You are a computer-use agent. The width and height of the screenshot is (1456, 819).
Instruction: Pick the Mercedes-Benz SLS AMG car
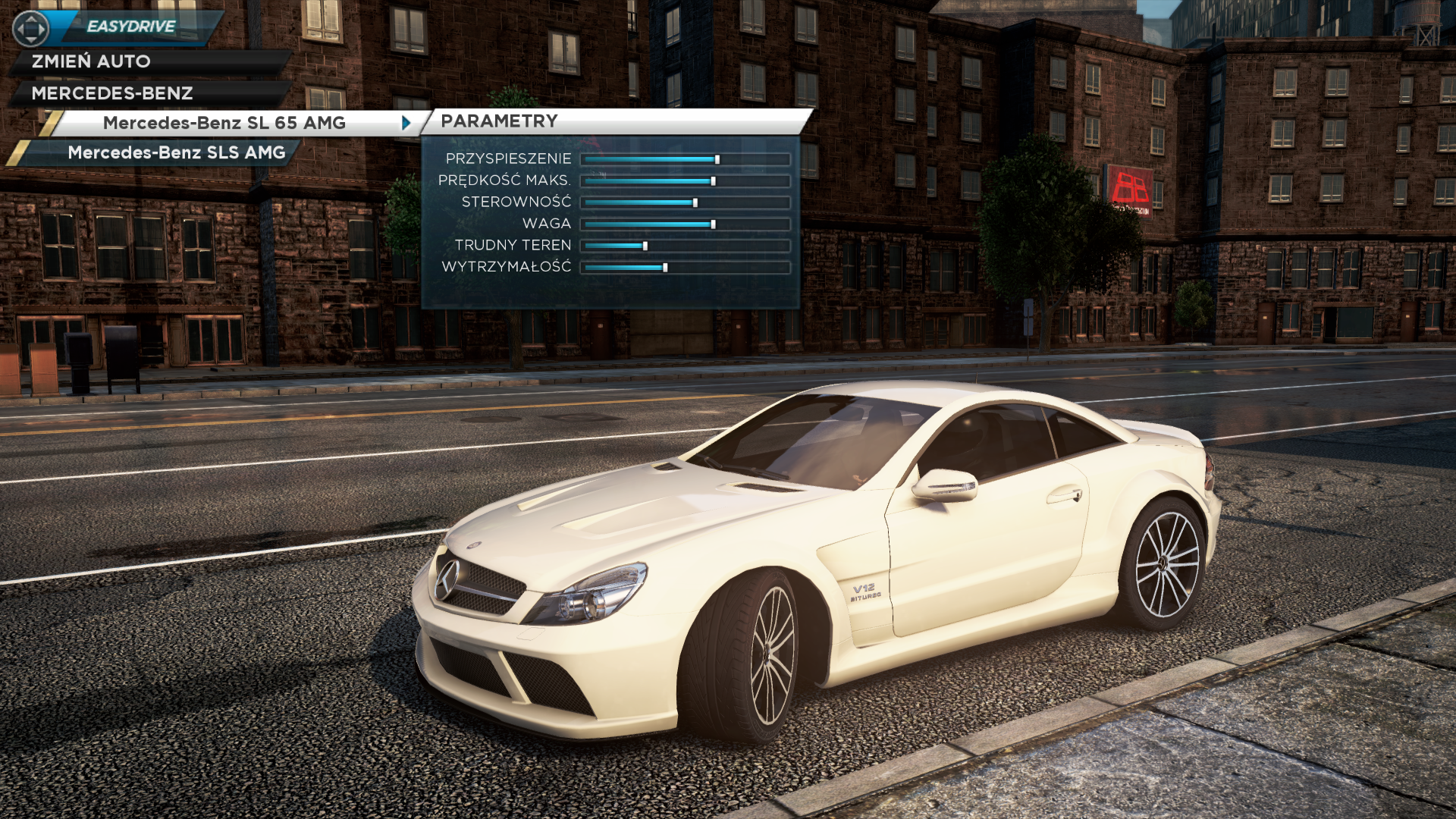pos(176,152)
